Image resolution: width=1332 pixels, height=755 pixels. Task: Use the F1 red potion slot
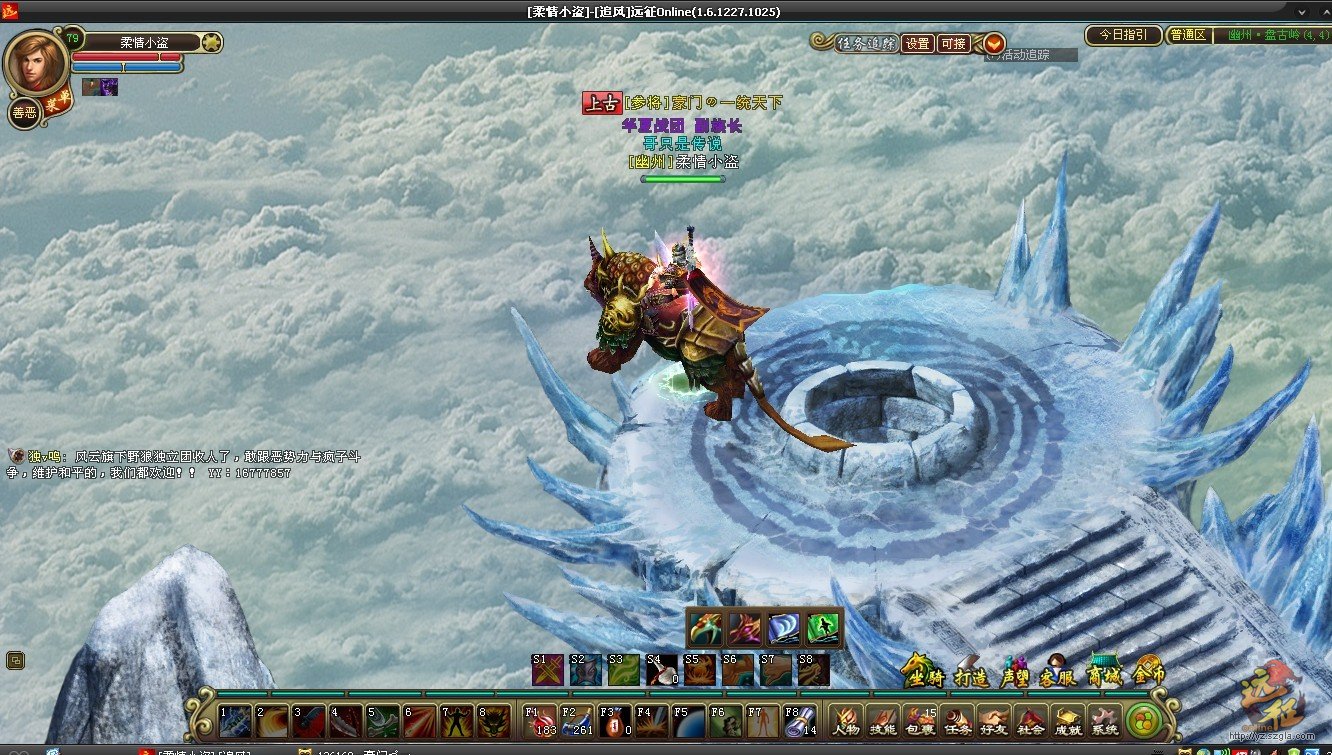coord(541,720)
